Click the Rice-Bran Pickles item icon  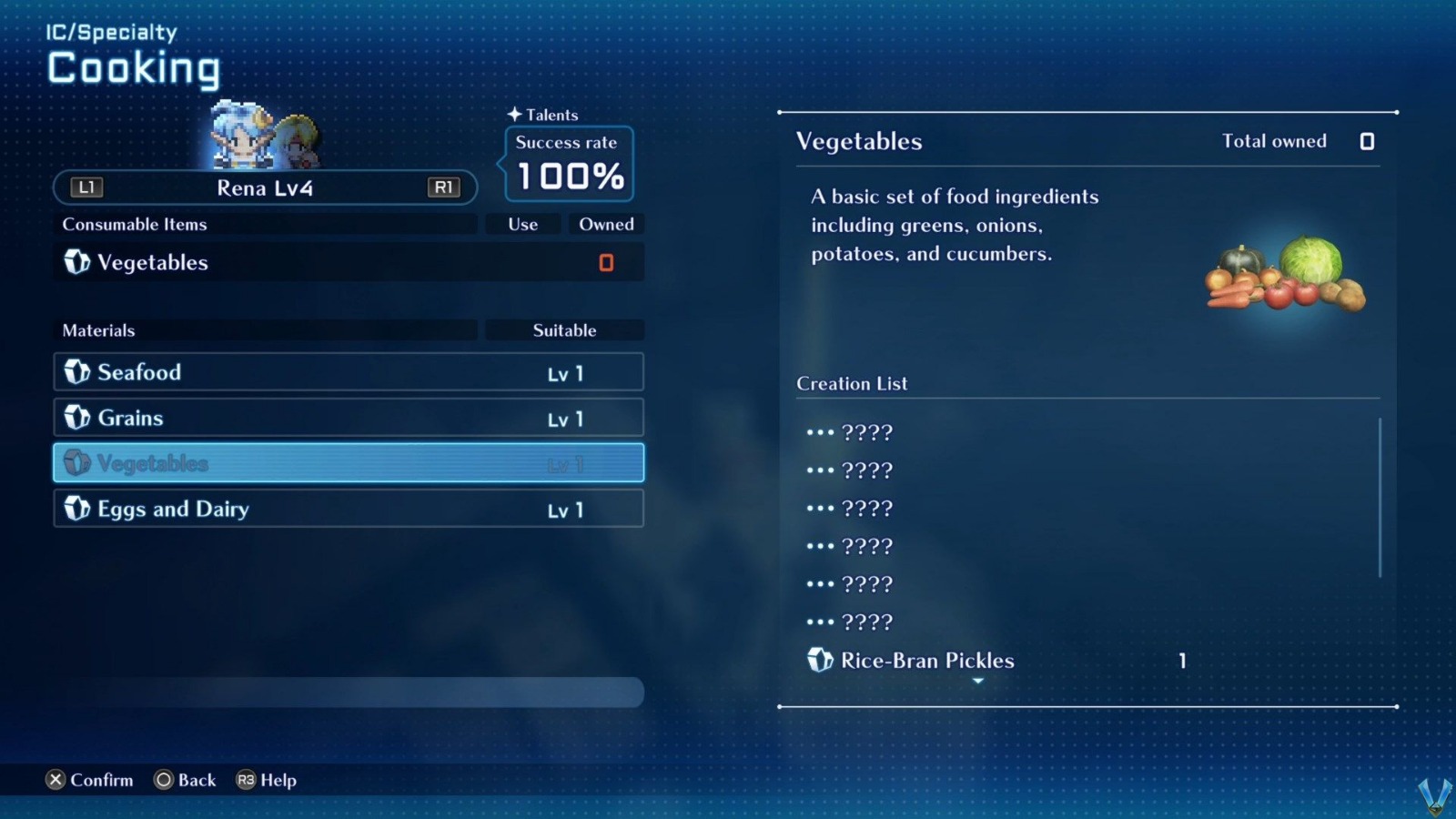[822, 661]
